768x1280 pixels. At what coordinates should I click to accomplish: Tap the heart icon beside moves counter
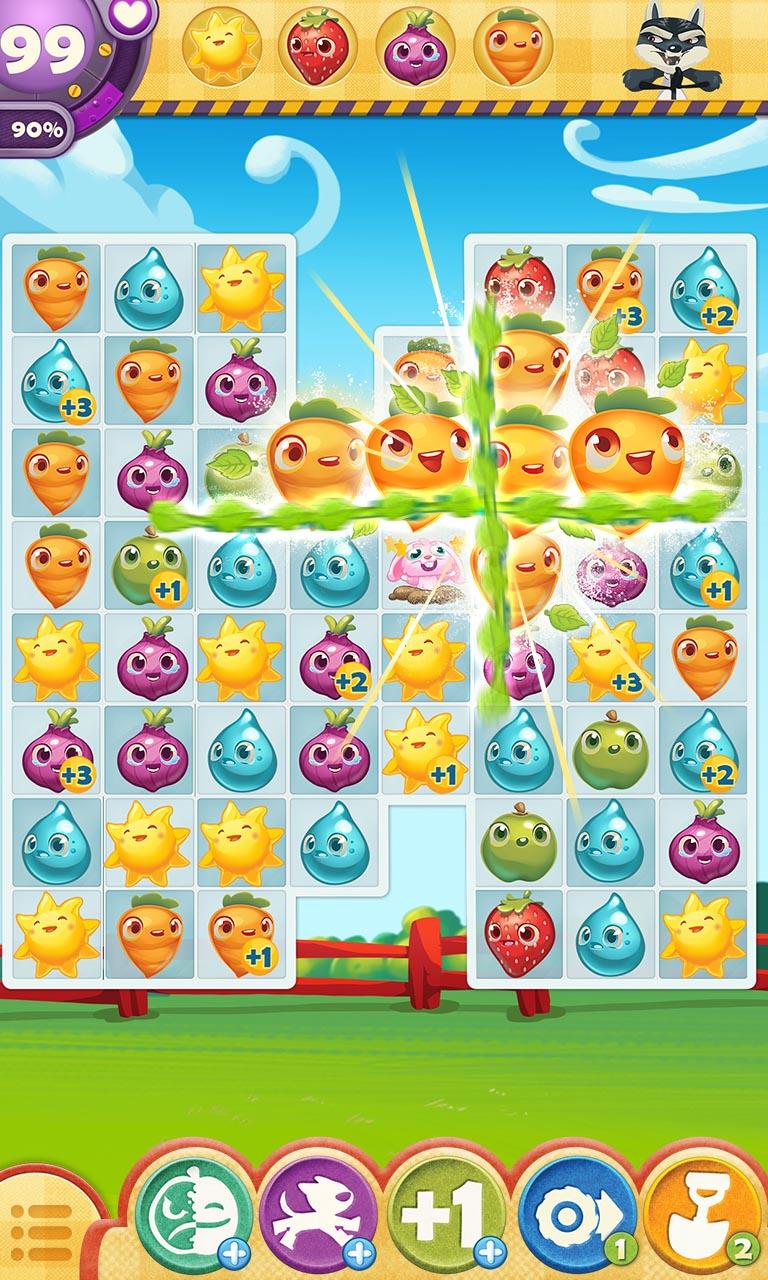point(127,14)
